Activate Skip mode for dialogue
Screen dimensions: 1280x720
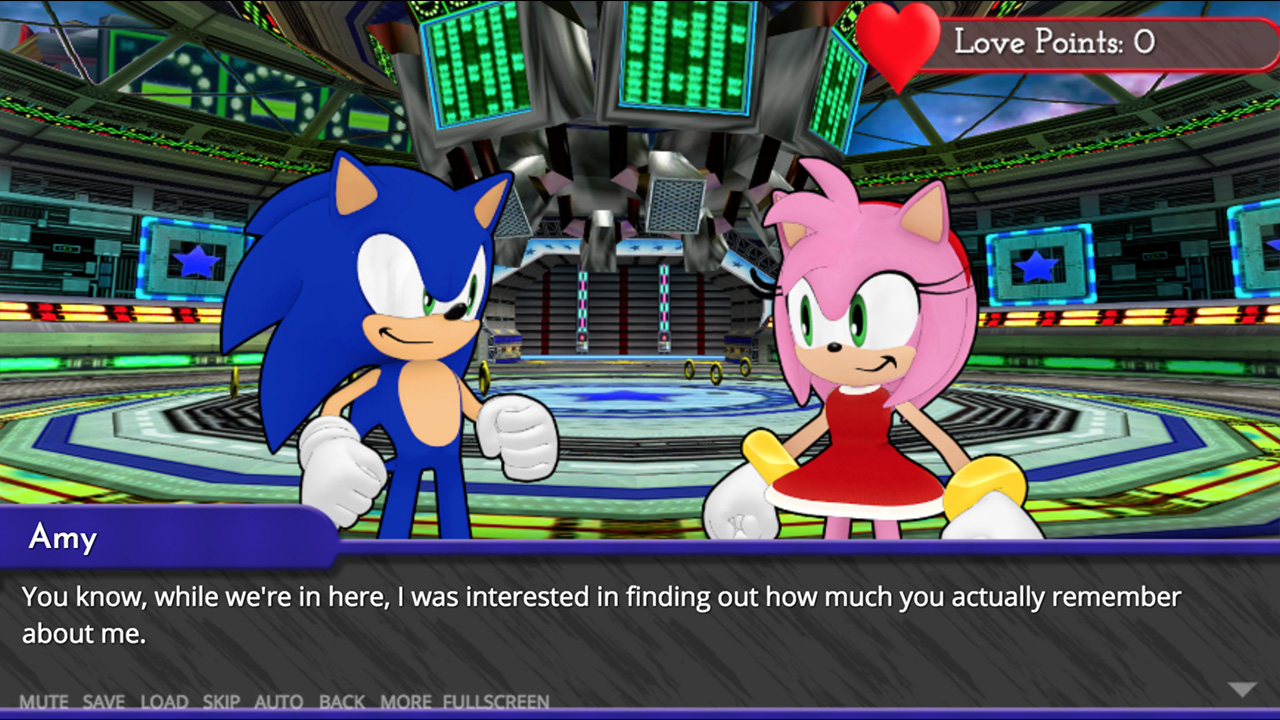(x=222, y=702)
